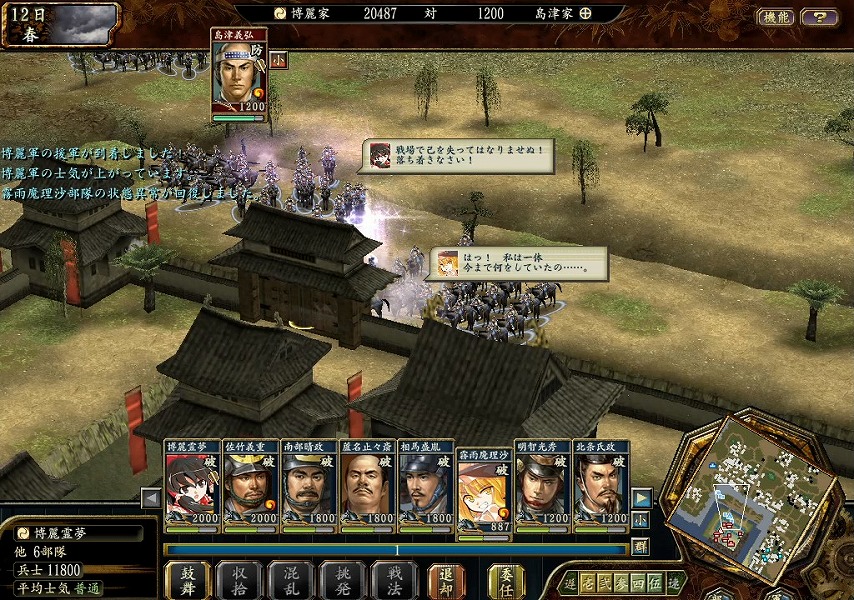Order a 退却 retreat
This screenshot has height=600, width=854.
(446, 580)
